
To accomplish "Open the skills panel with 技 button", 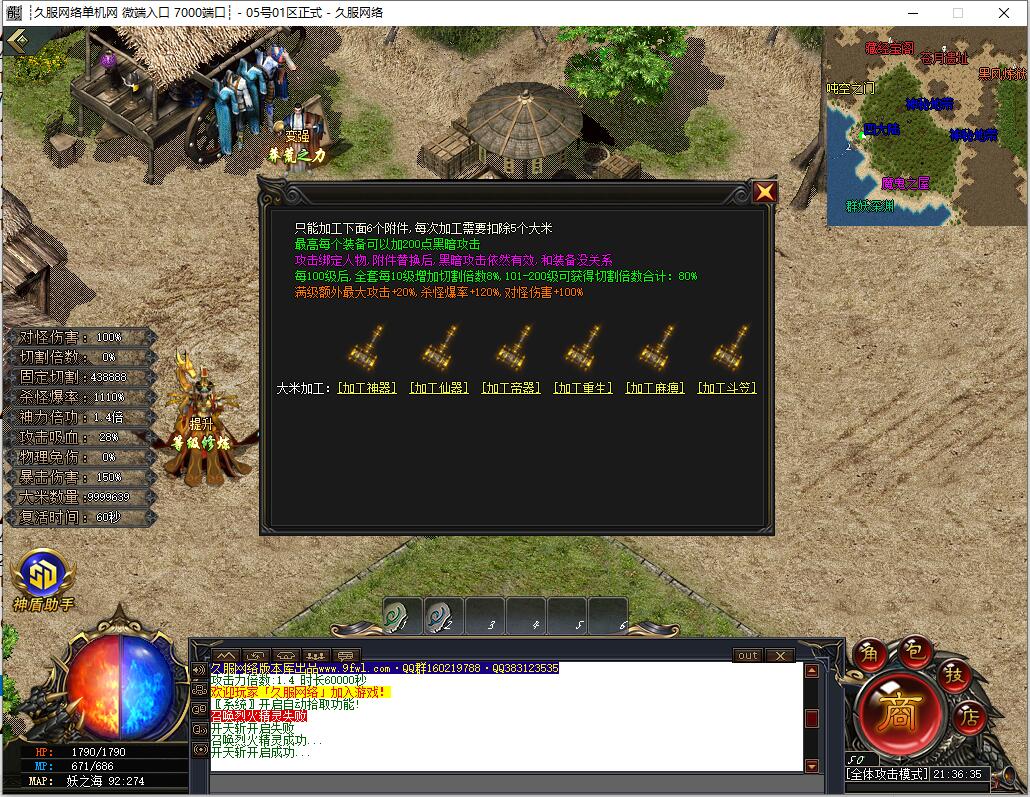I will tap(954, 675).
